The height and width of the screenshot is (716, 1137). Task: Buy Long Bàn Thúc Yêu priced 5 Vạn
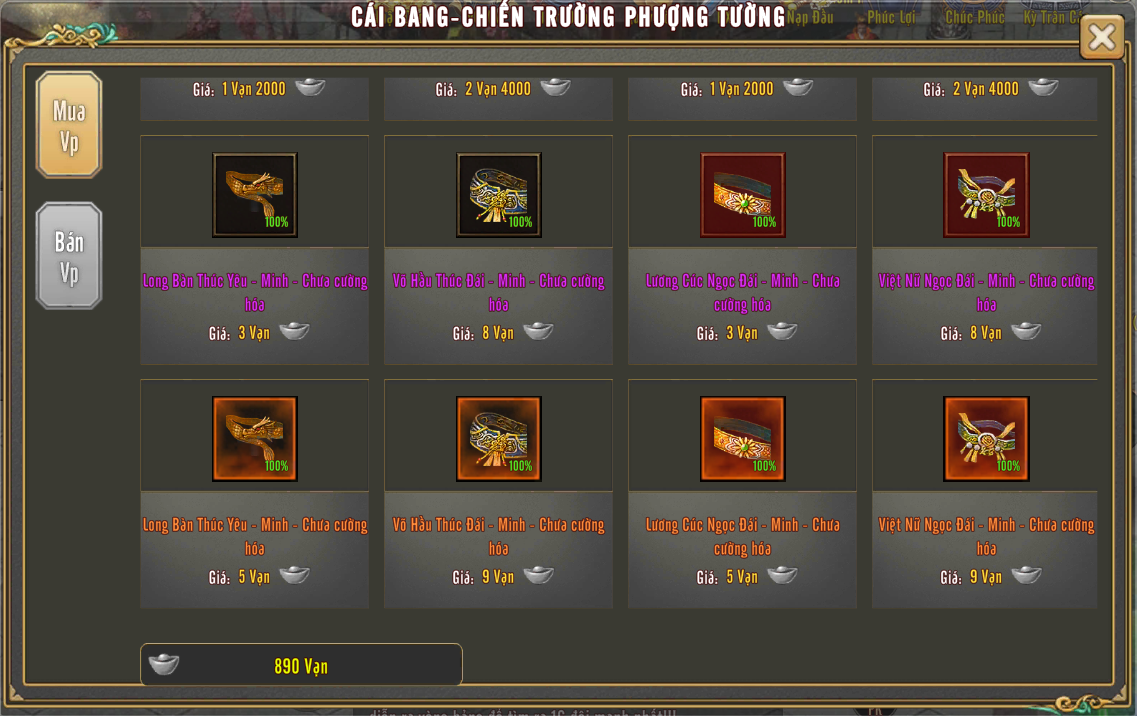pos(255,439)
